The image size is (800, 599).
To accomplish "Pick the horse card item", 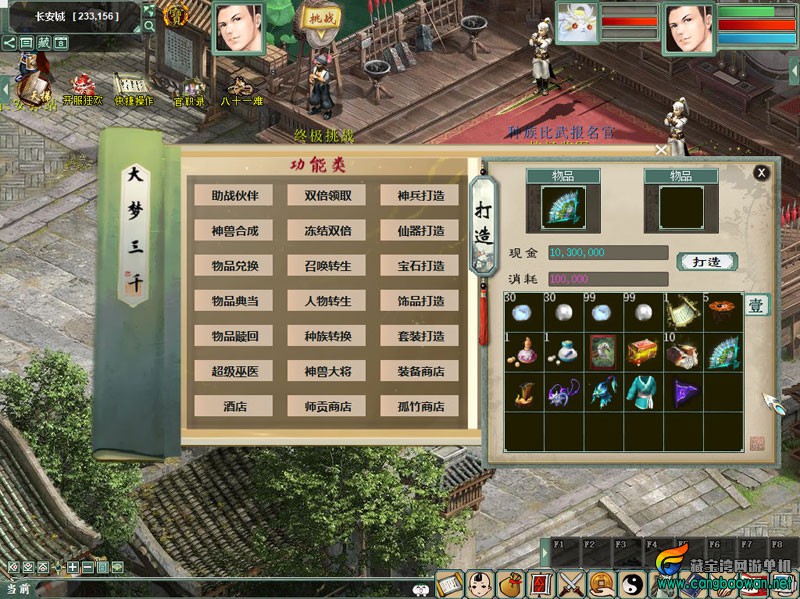I will 604,351.
